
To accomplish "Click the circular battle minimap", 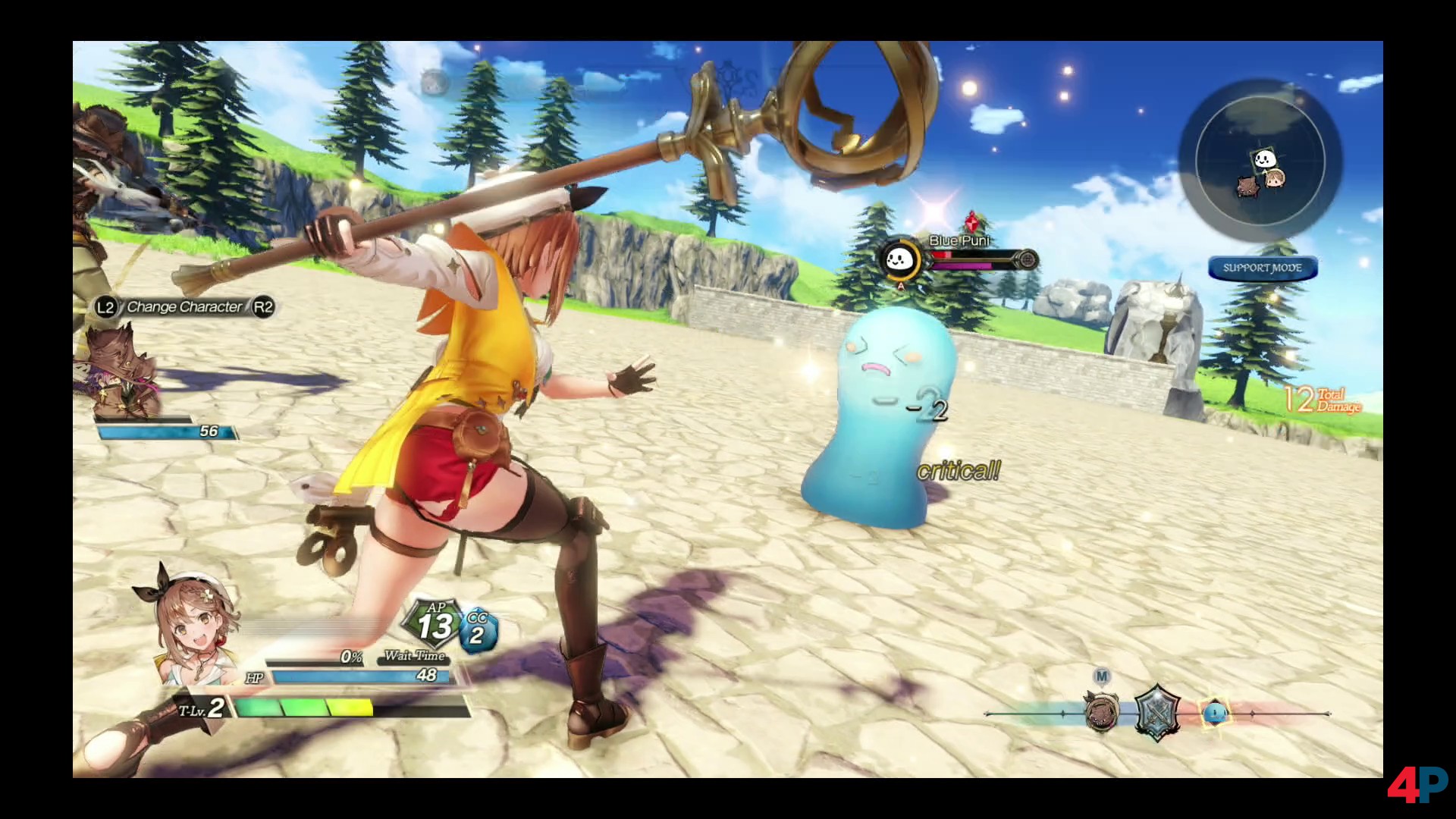I will [1260, 162].
